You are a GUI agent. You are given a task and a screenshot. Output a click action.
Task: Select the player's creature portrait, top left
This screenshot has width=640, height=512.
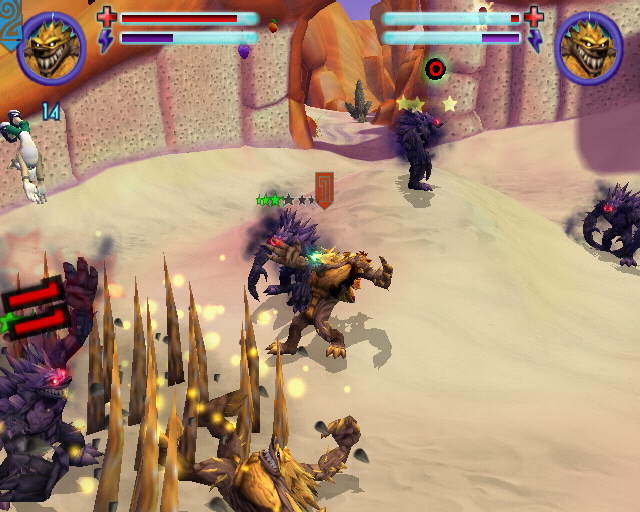point(51,47)
